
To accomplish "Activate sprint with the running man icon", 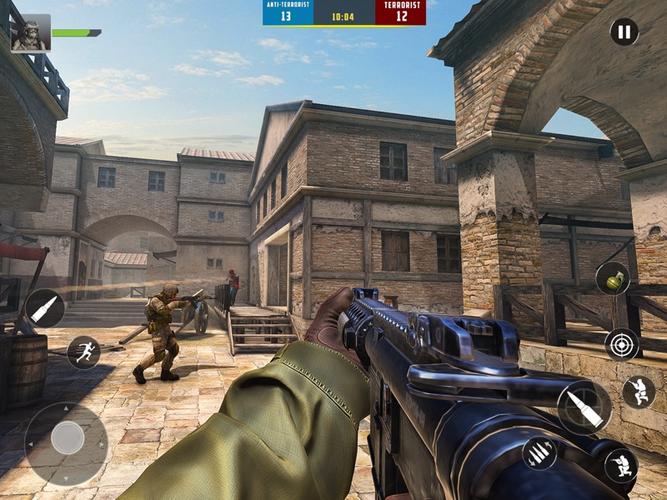I will (x=83, y=352).
